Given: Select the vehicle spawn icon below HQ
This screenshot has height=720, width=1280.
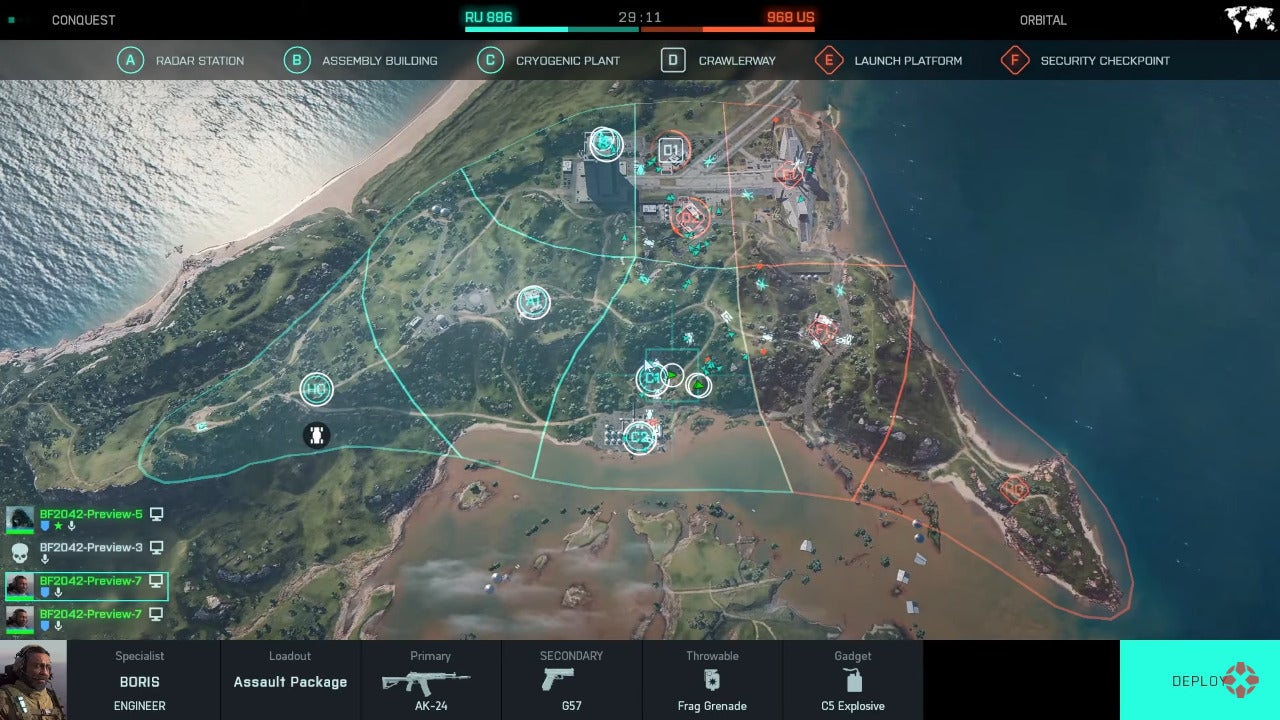Looking at the screenshot, I should (316, 435).
